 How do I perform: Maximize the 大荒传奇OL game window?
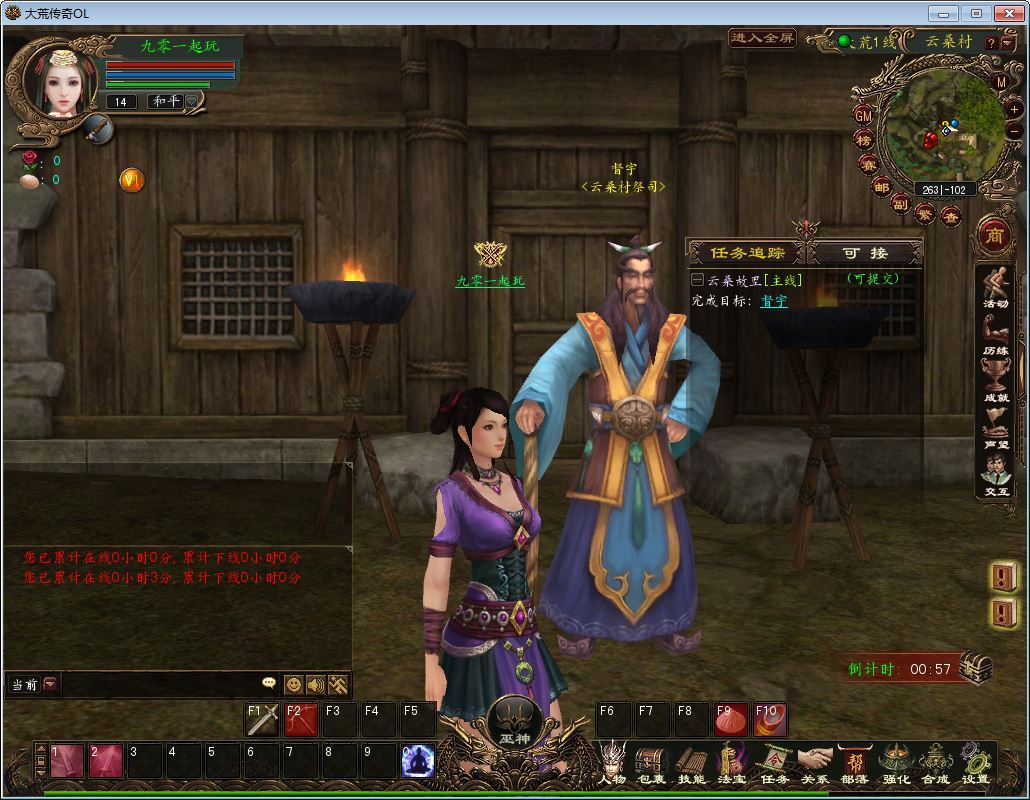[977, 13]
